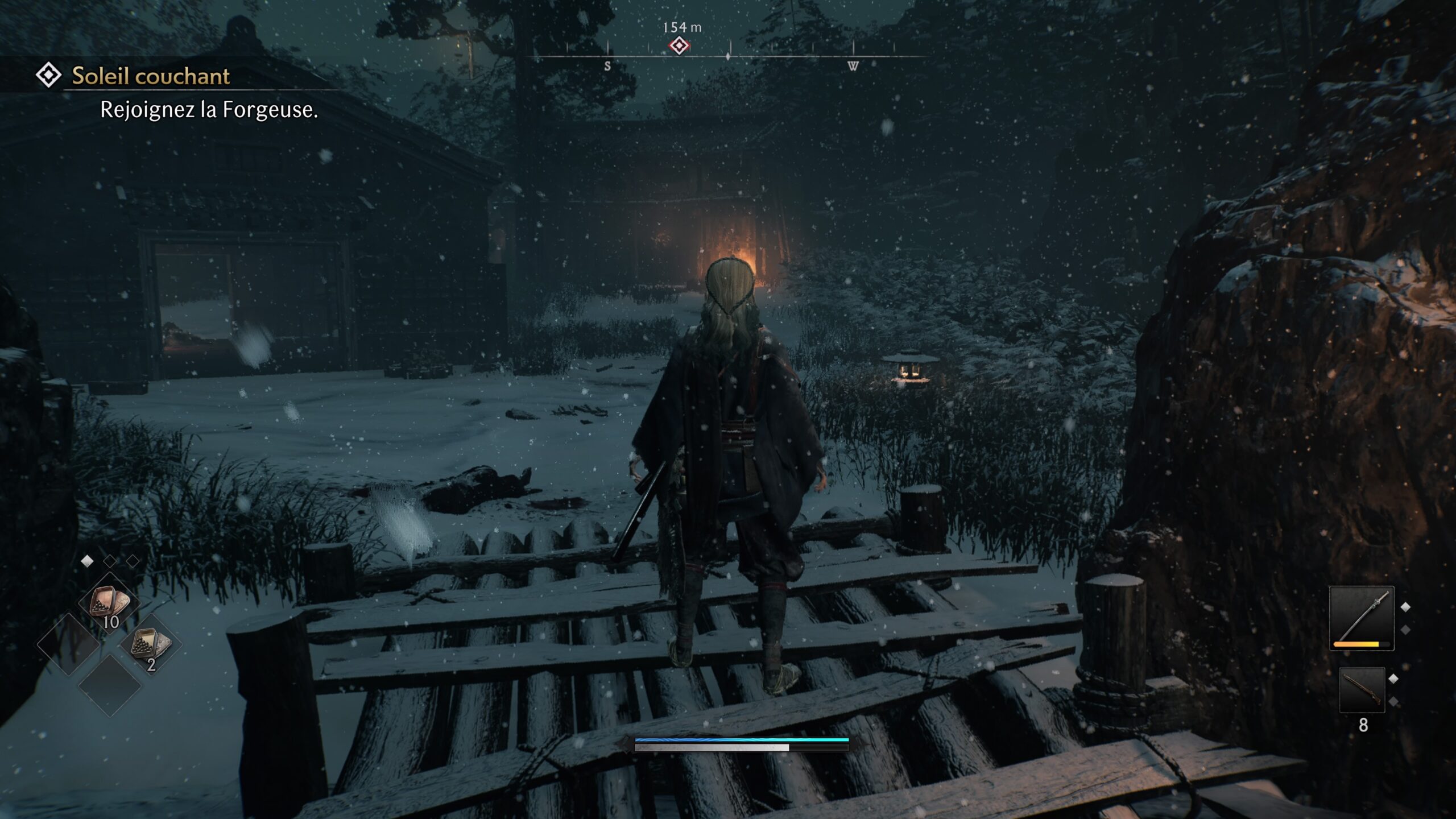Select the silver ammo tin with 2

tap(150, 645)
